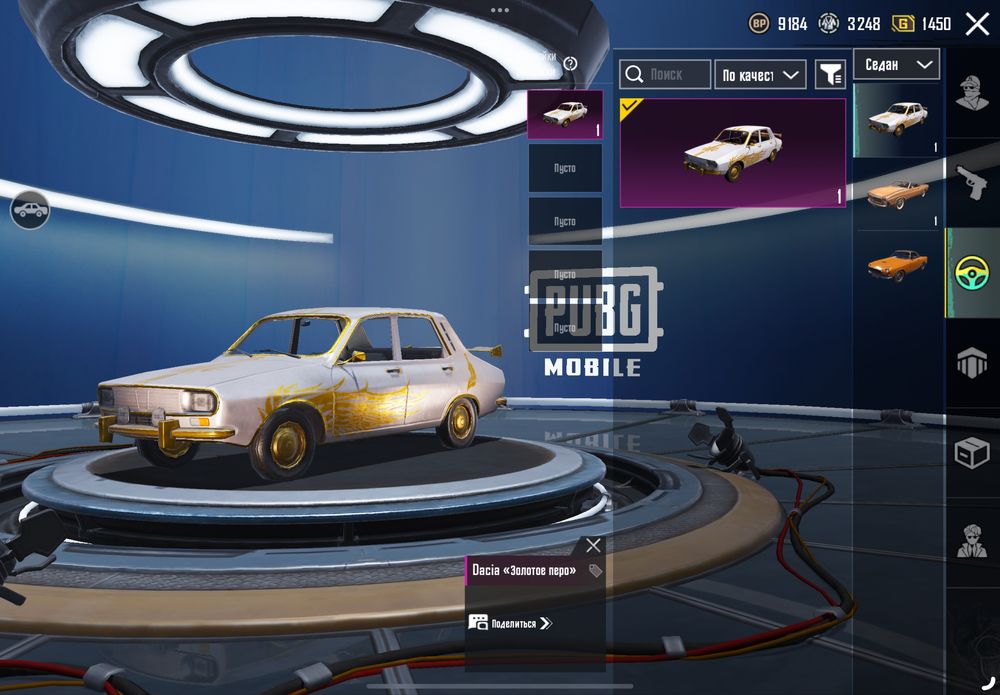Screen dimensions: 1000x695
Task: Click the Поиск search field
Action: point(665,74)
